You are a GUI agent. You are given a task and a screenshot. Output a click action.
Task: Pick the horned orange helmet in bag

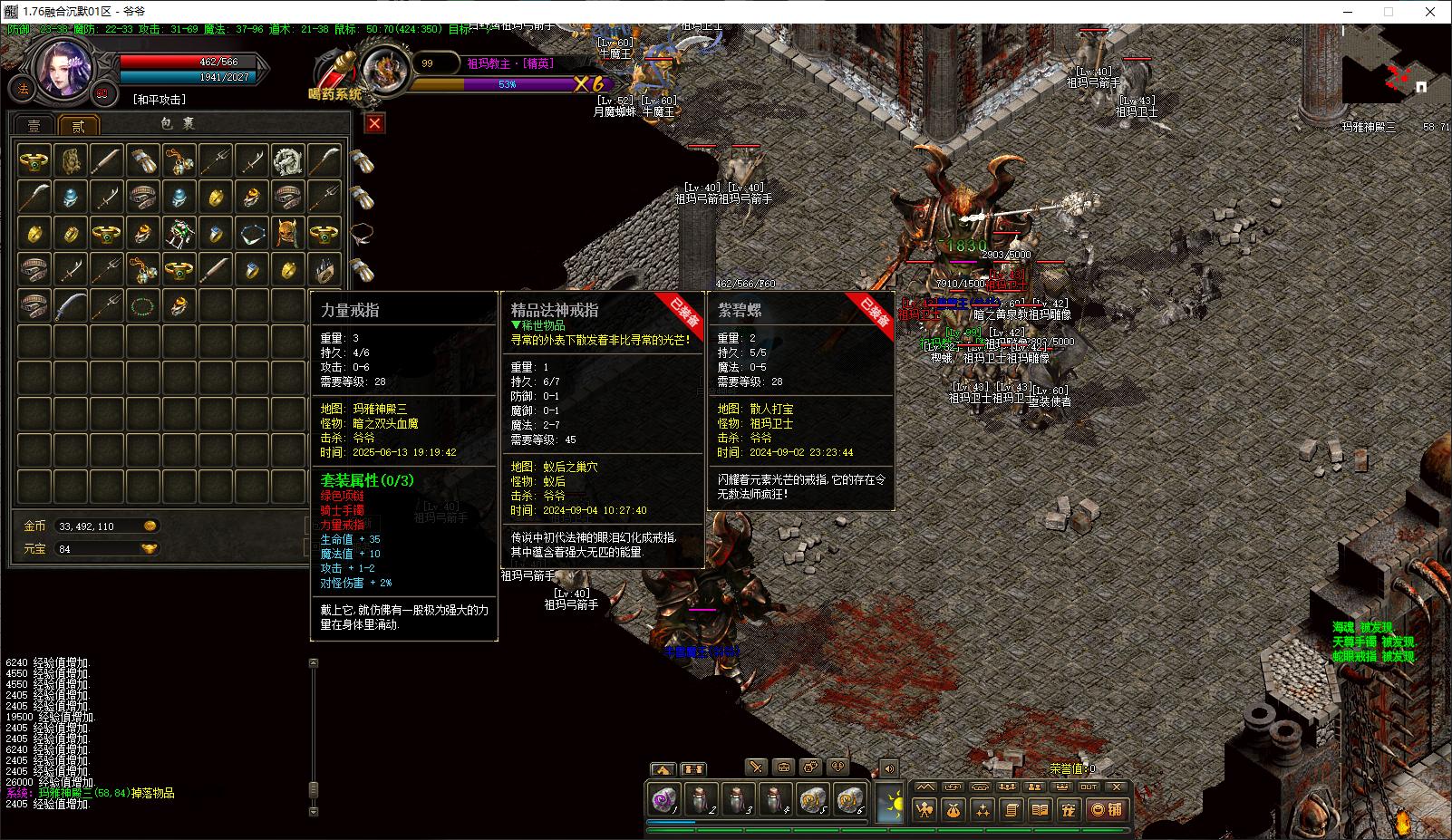tap(287, 233)
